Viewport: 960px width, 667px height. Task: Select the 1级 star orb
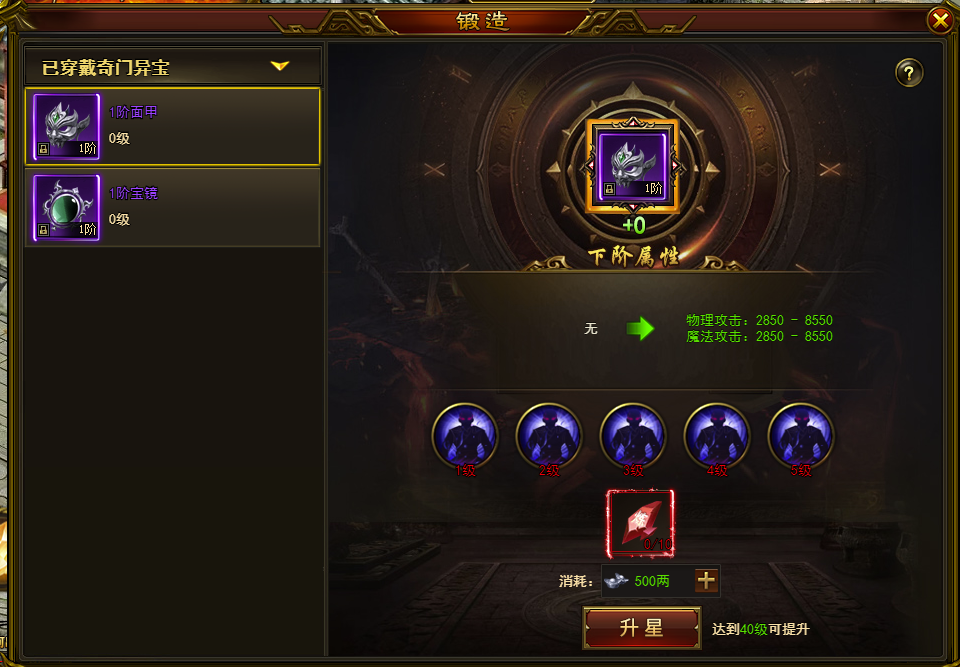[x=465, y=436]
